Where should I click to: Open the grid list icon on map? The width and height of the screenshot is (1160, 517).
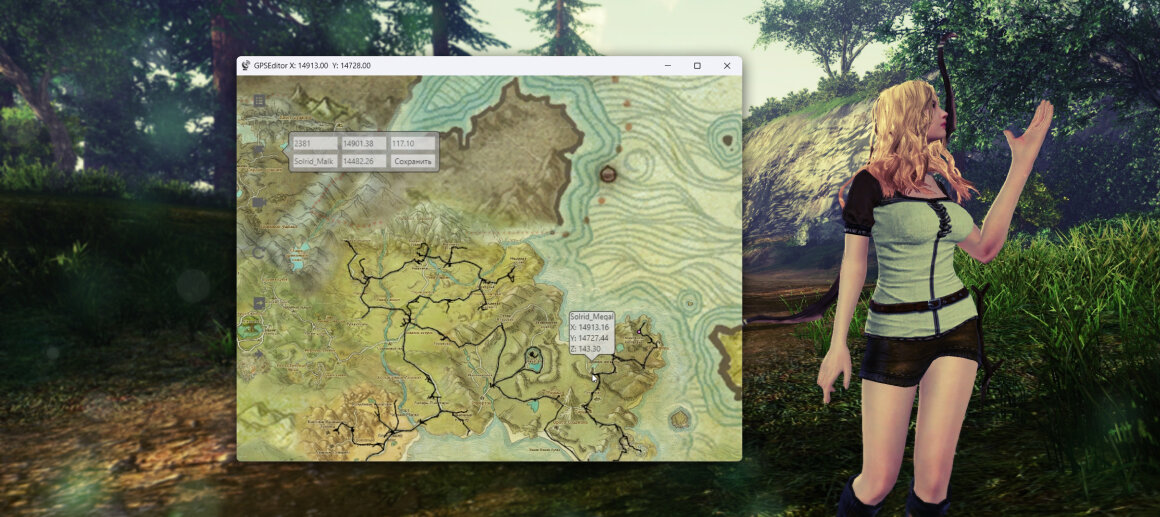[260, 101]
